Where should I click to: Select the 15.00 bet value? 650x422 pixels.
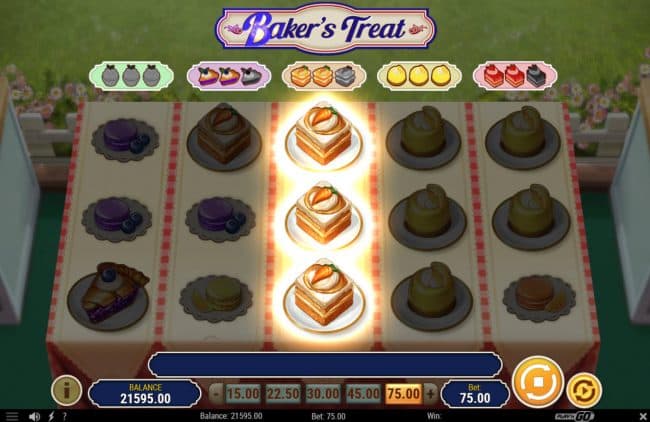tap(241, 394)
